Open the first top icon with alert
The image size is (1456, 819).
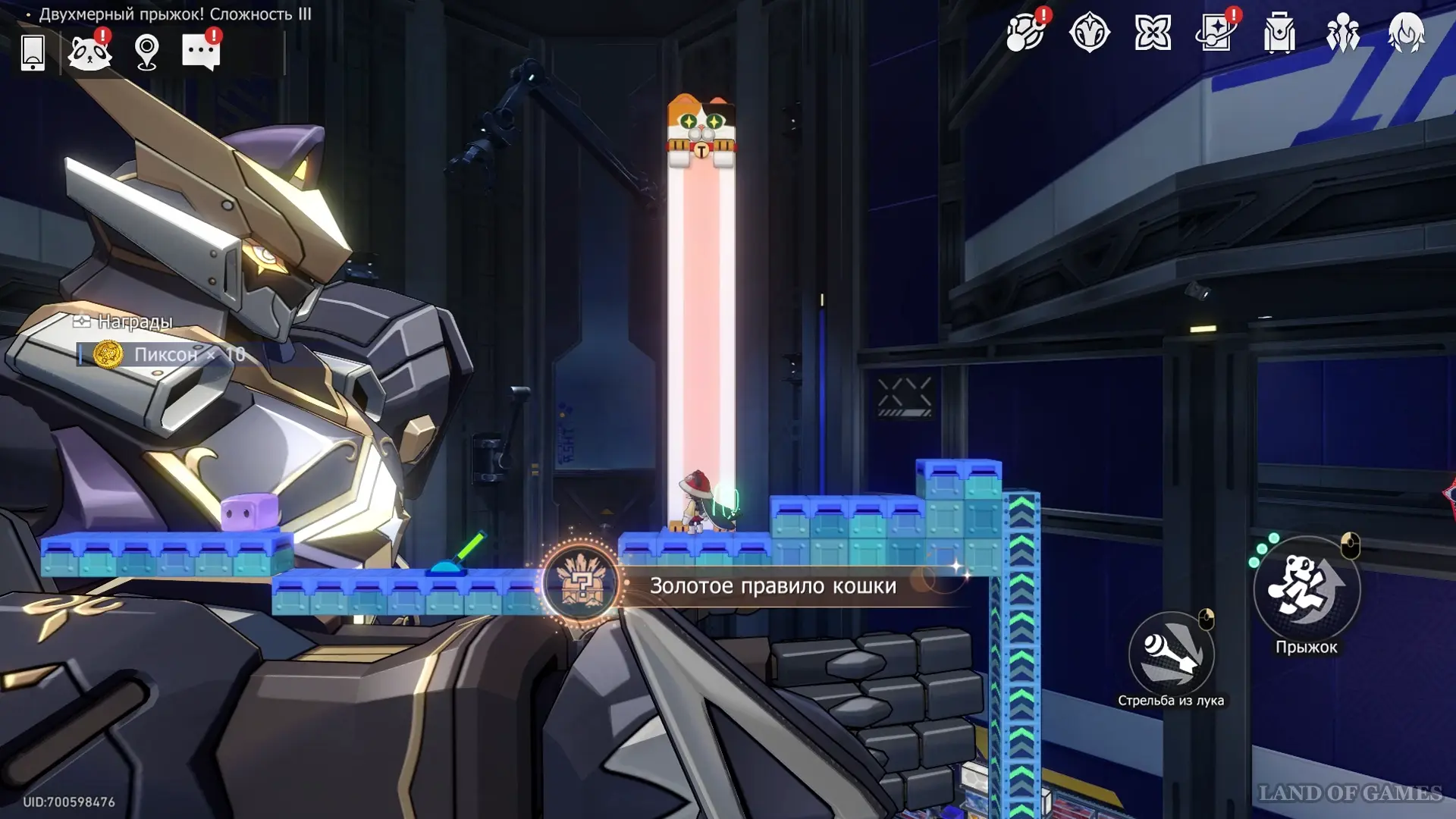pos(1025,33)
